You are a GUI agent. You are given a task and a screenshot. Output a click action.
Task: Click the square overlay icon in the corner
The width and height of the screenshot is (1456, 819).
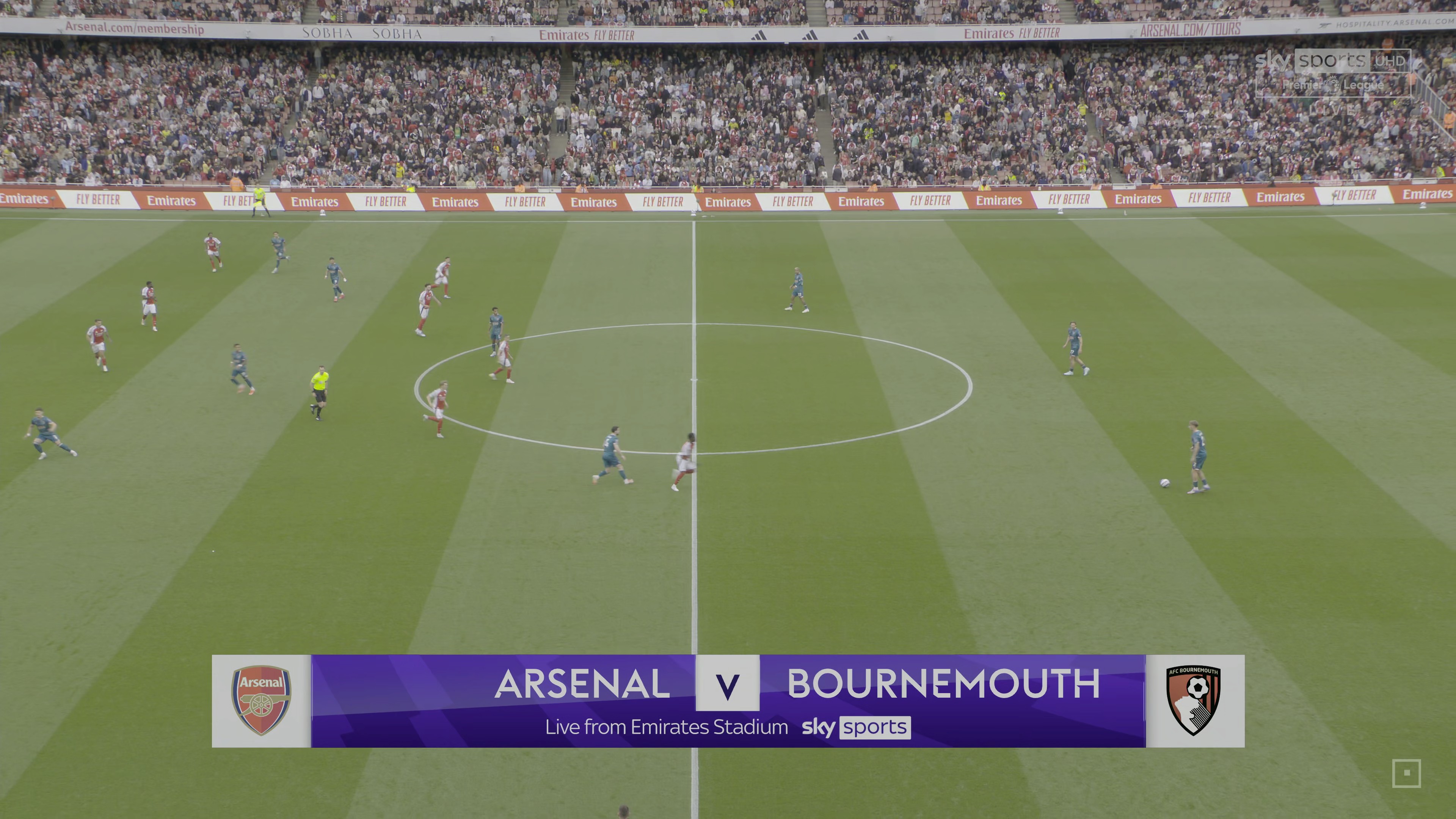click(x=1406, y=773)
